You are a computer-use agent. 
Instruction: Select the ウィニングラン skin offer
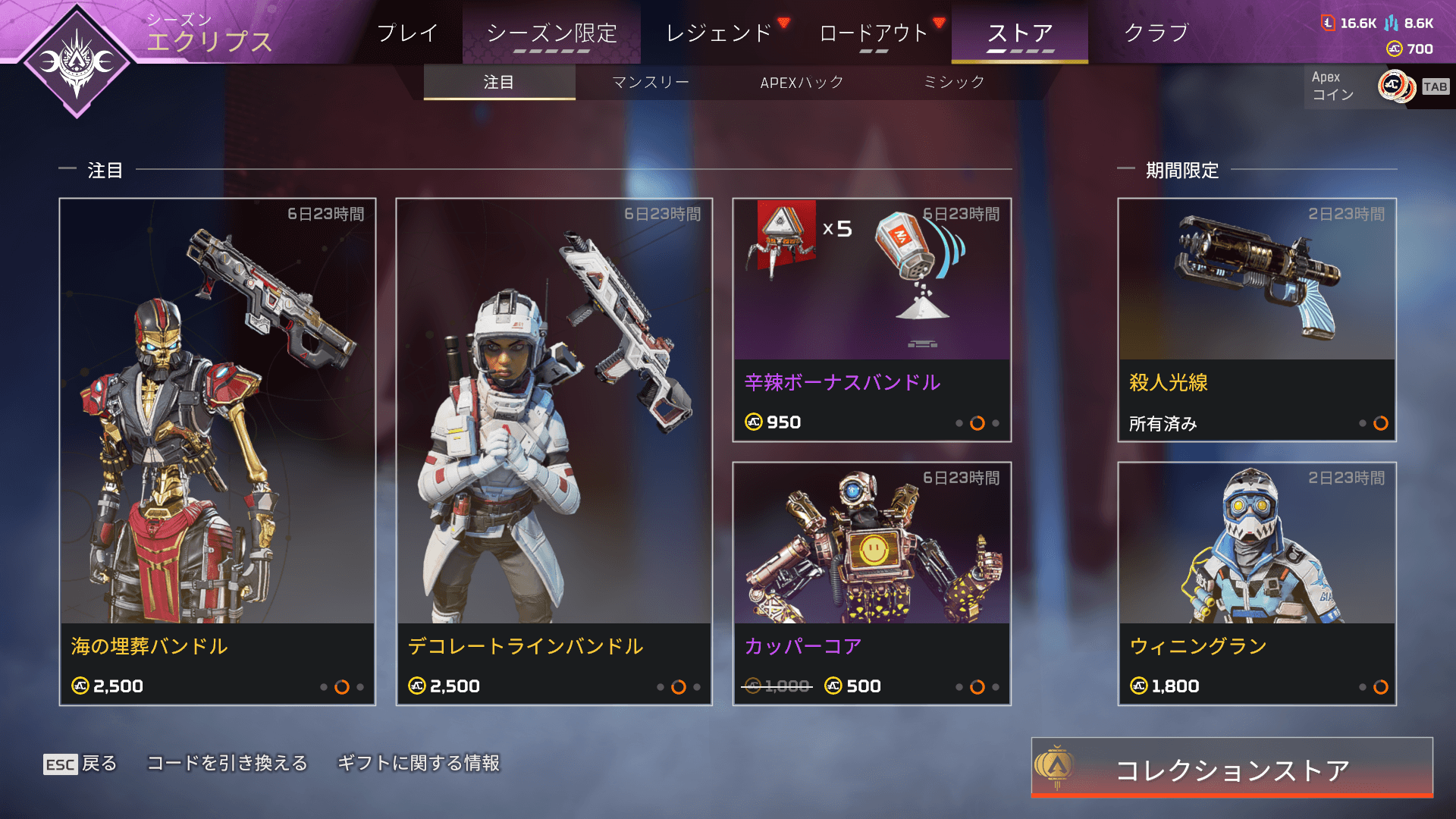pyautogui.click(x=1257, y=583)
